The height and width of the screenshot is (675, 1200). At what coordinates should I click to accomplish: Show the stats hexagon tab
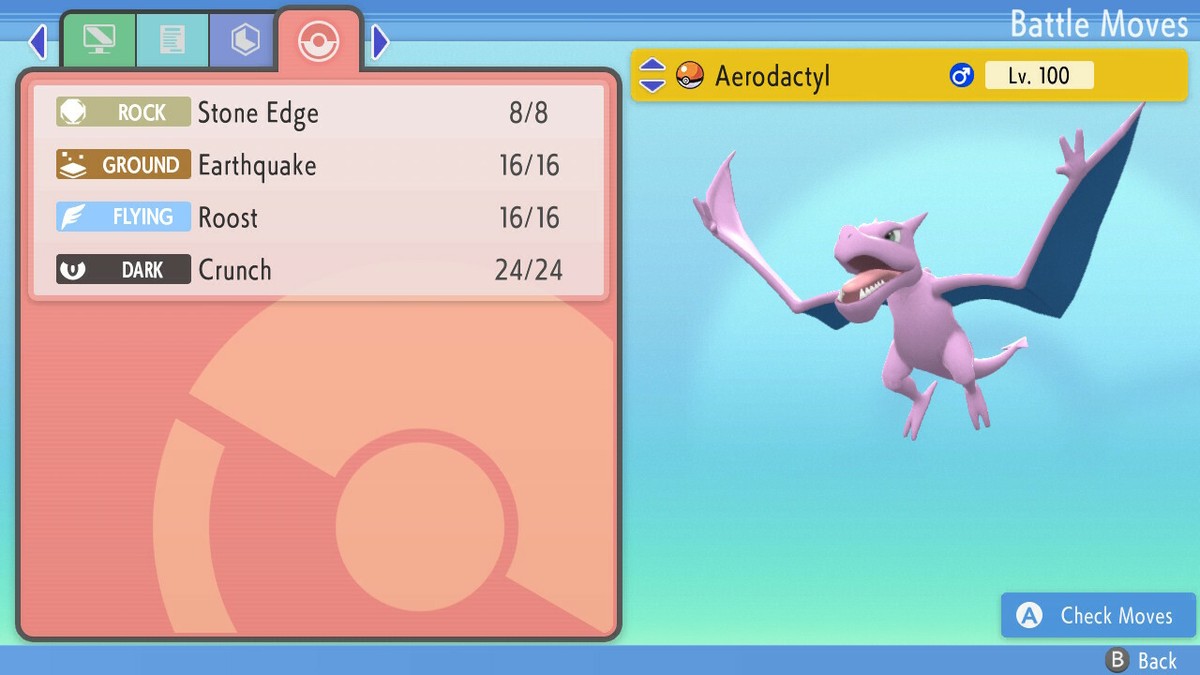245,40
